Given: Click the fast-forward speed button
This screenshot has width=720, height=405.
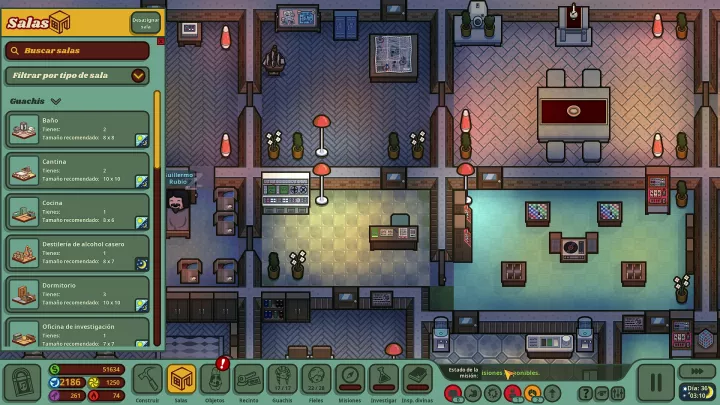Looking at the screenshot, I should (x=696, y=370).
